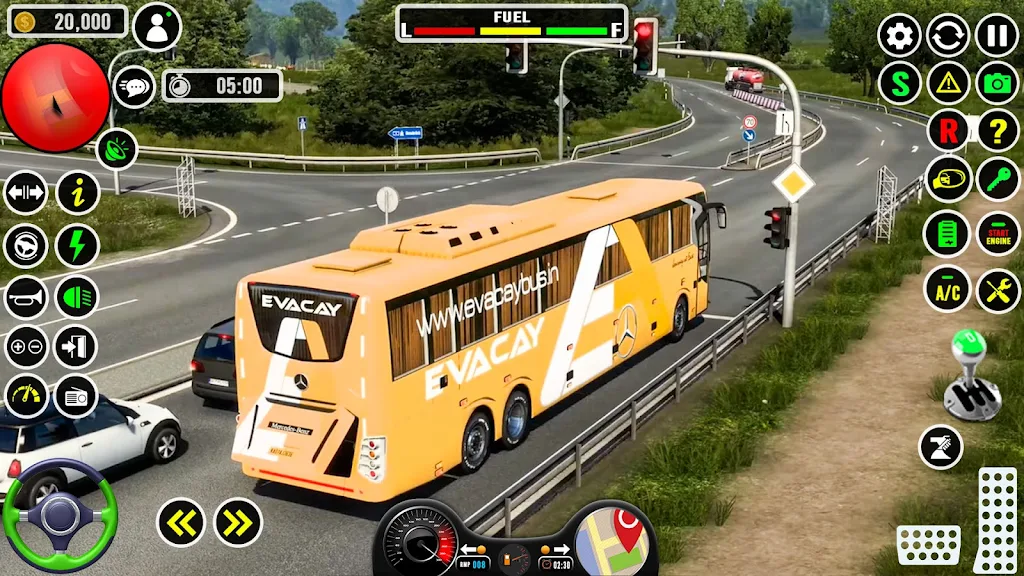Step on the accelerator pedal
The height and width of the screenshot is (576, 1024).
(x=995, y=520)
